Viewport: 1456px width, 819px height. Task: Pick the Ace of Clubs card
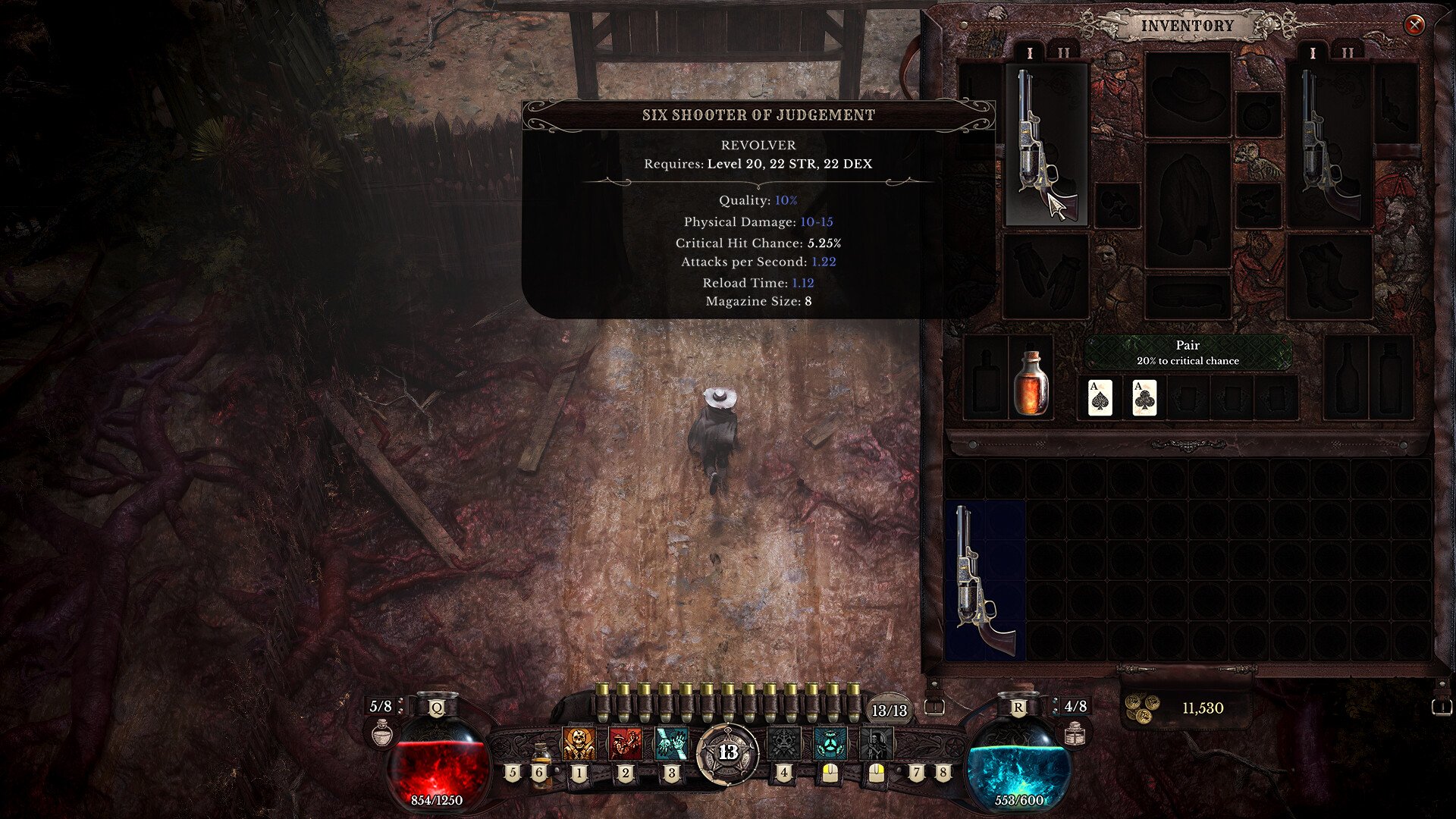[1144, 397]
